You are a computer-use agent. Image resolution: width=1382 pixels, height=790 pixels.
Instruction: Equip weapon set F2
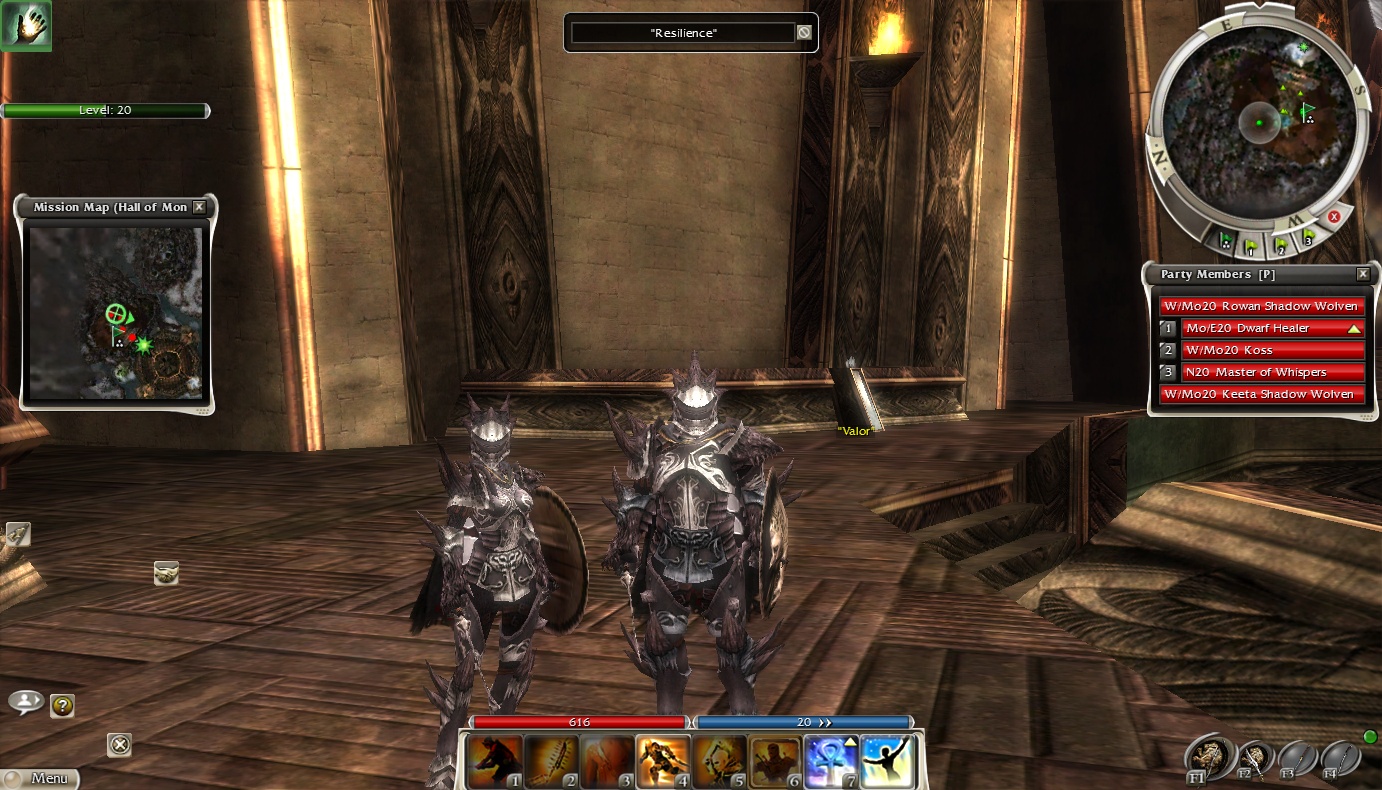coord(1254,760)
